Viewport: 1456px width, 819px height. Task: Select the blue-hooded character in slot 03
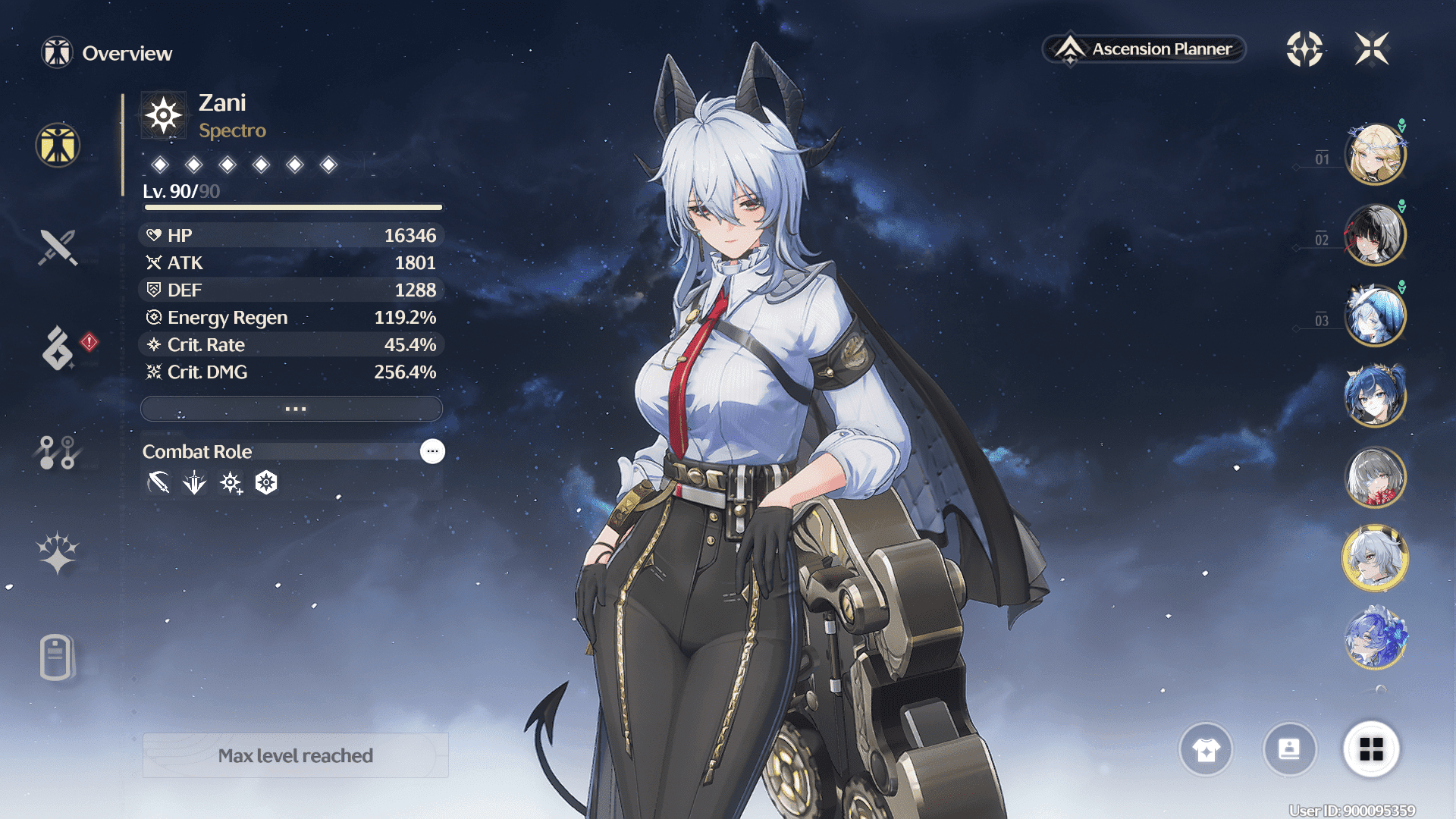click(1375, 315)
